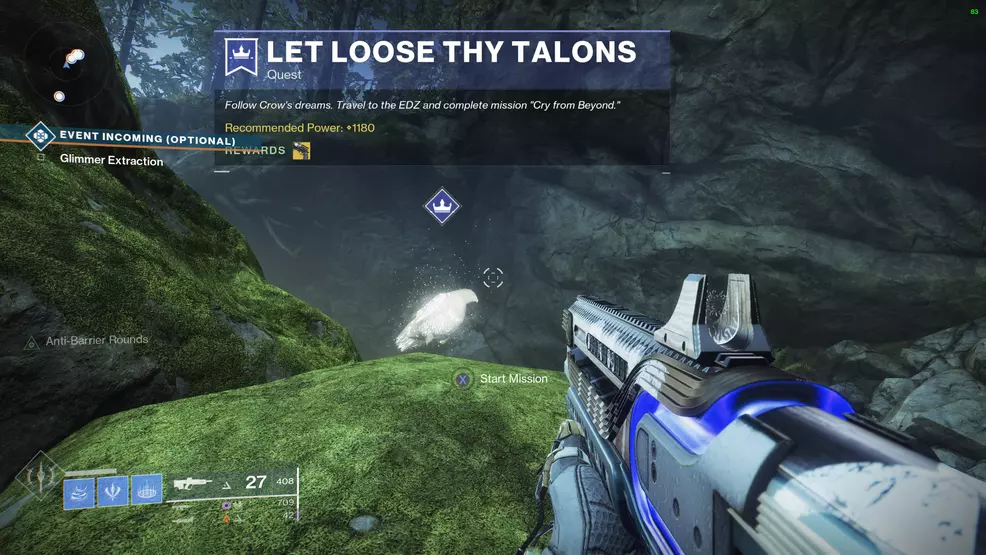Trigger the third blue class ability icon

pyautogui.click(x=146, y=488)
